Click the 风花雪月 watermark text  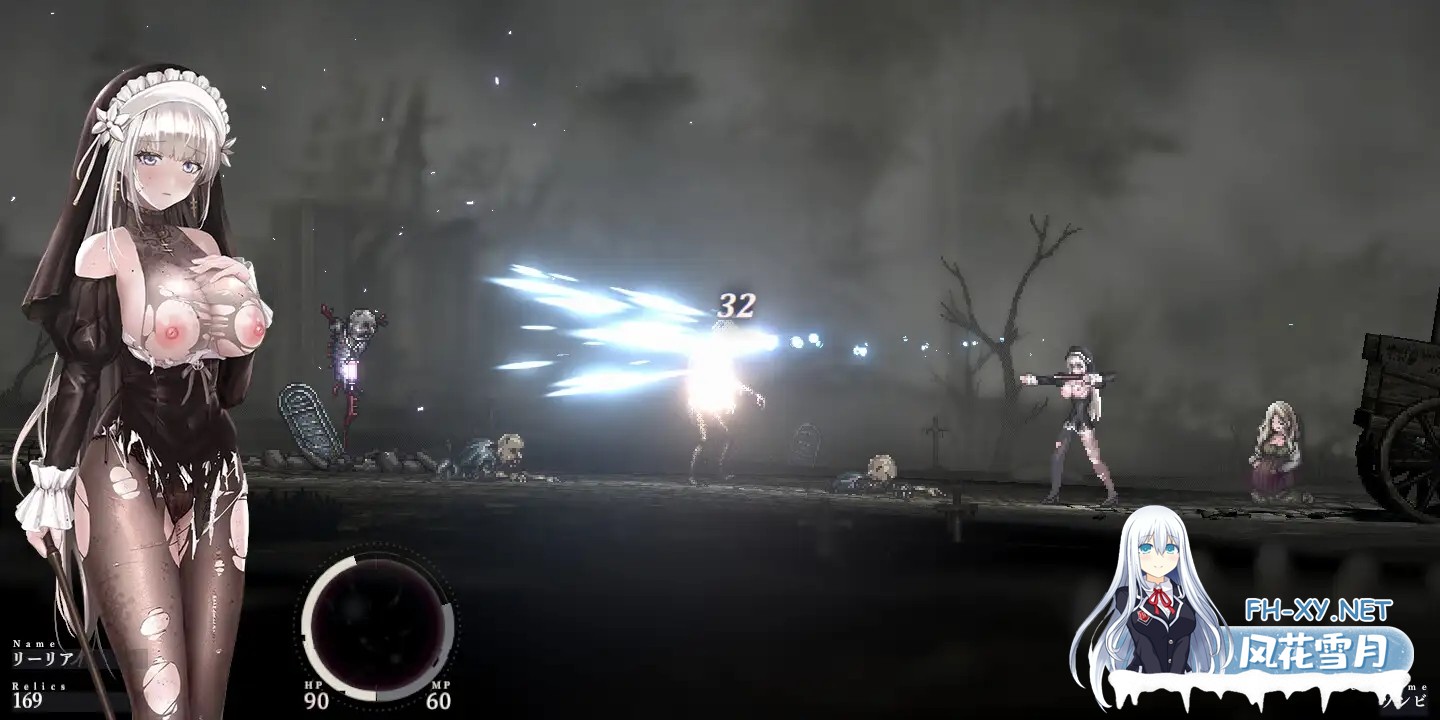point(1310,650)
